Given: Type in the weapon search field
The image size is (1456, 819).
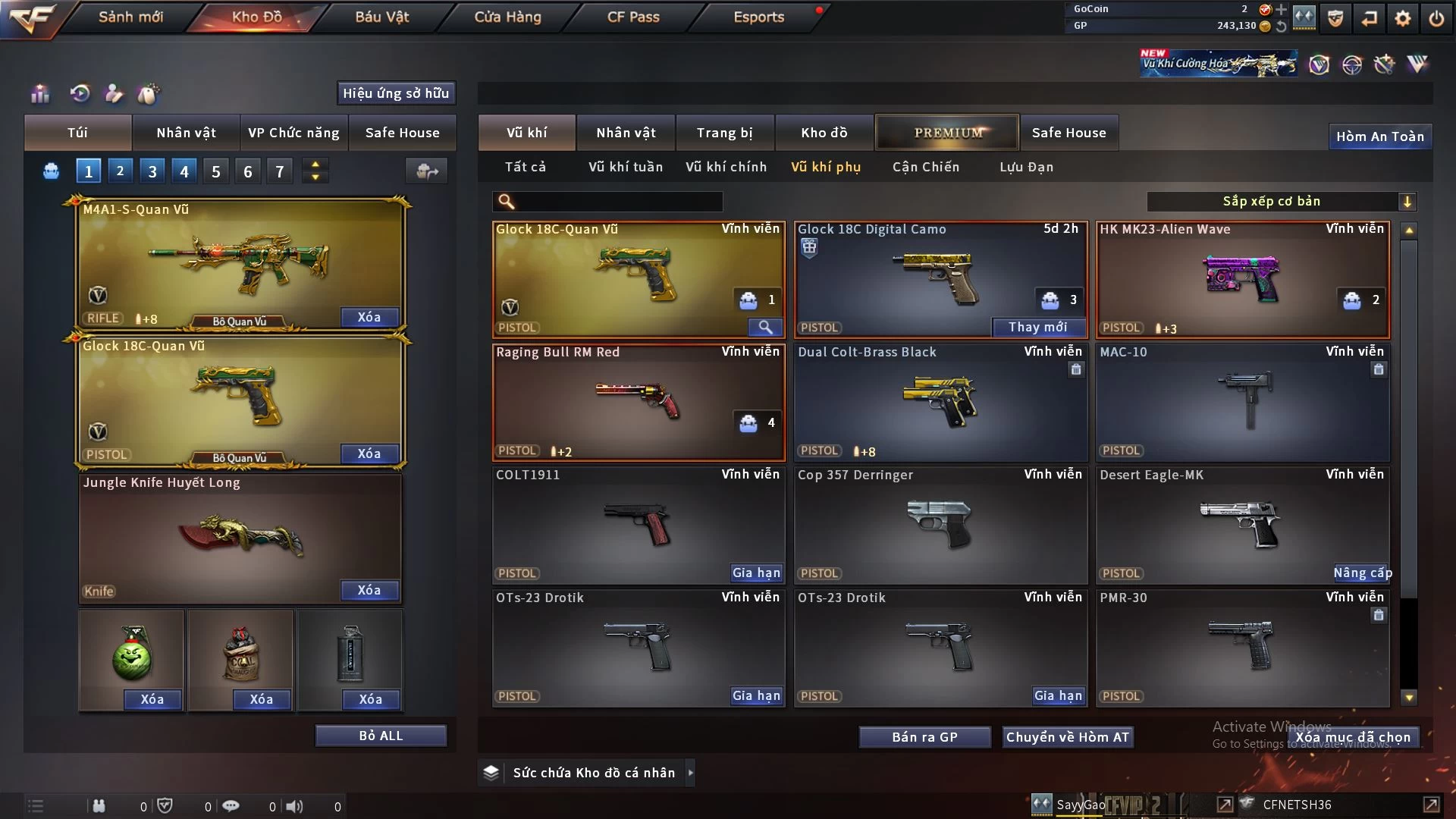Looking at the screenshot, I should click(618, 201).
